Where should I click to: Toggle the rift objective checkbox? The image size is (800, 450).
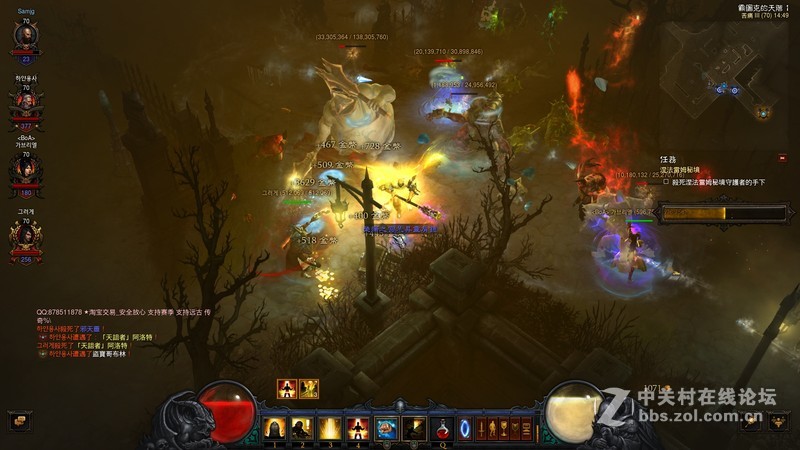666,182
